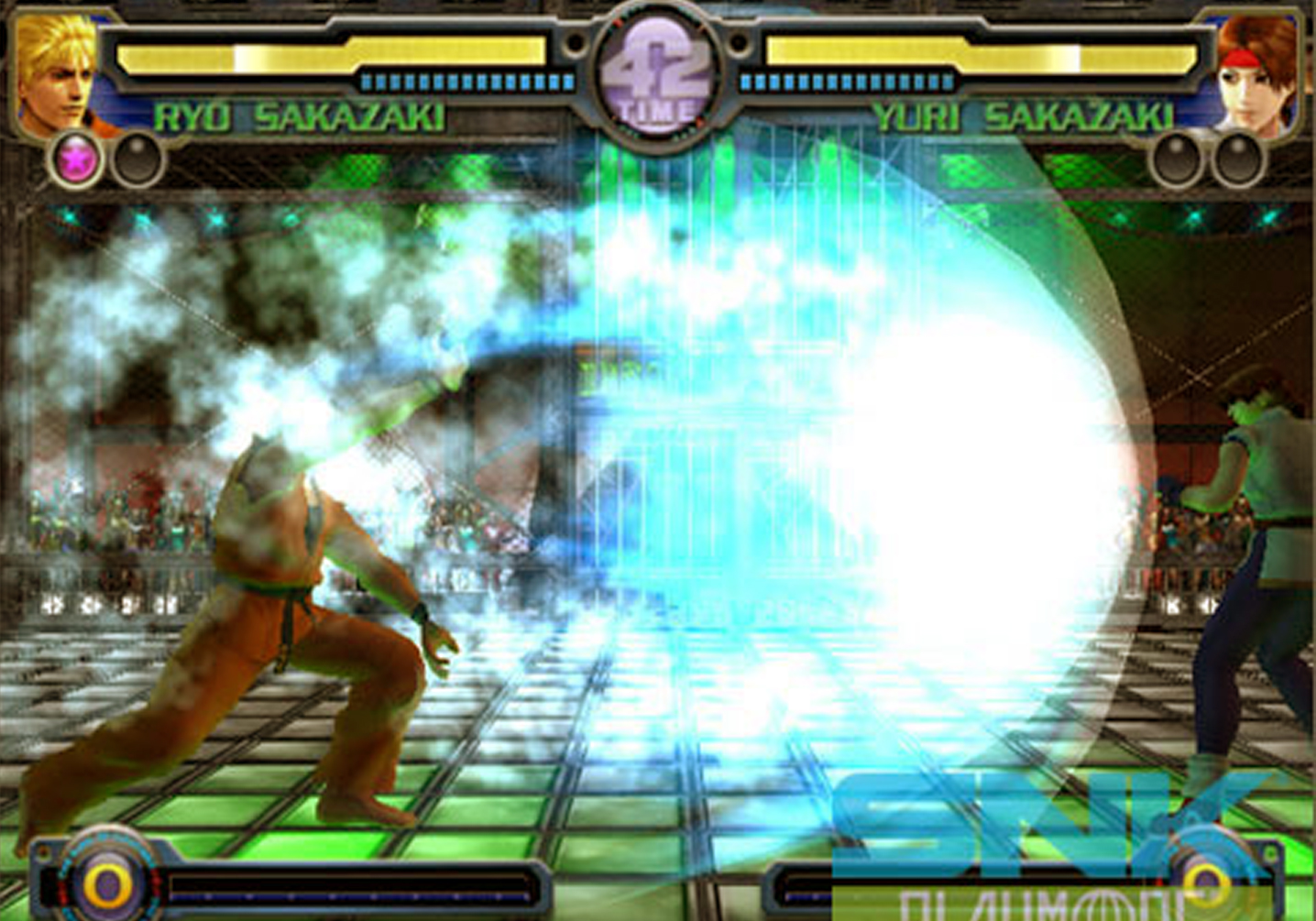Click Ryo Sakazaki's character portrait
The image size is (1316, 921).
[55, 78]
